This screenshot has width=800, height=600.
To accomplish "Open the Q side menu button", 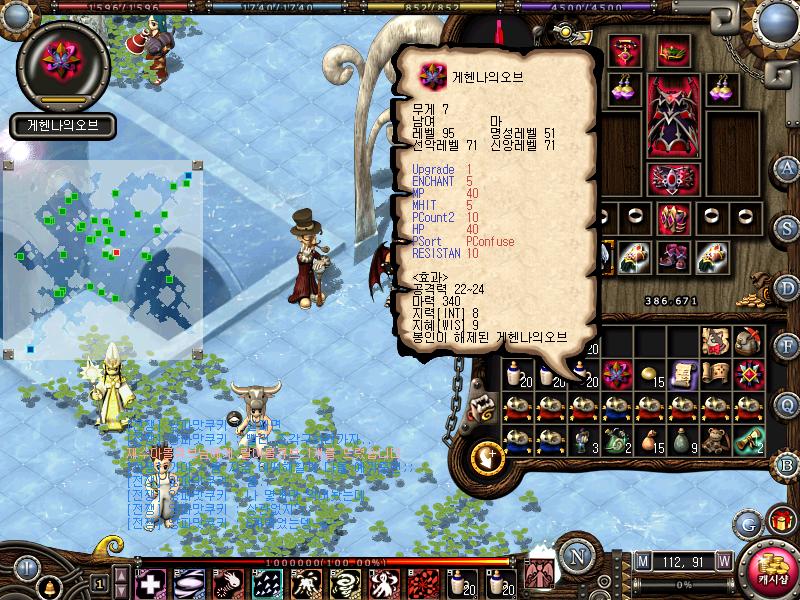I will [x=788, y=404].
